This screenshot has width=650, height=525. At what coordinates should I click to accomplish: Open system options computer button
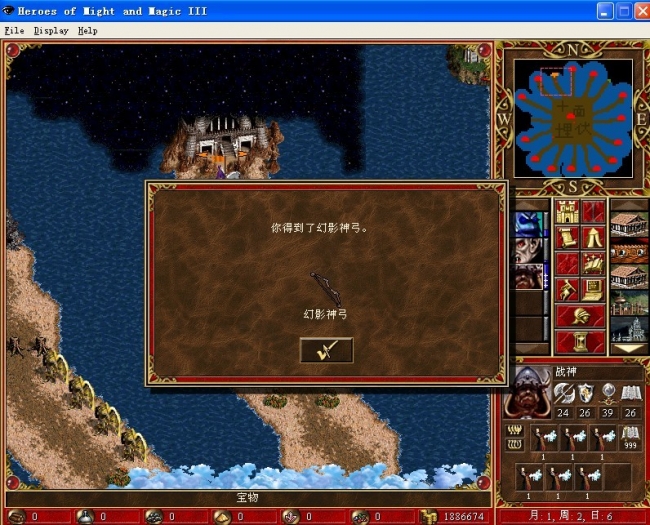[x=594, y=290]
